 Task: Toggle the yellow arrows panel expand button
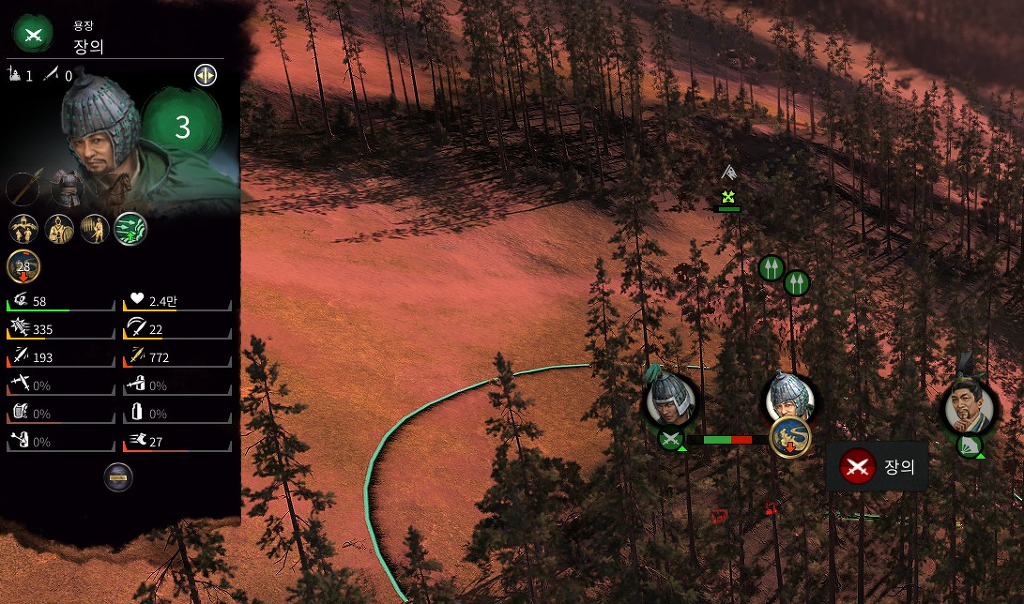(x=205, y=75)
